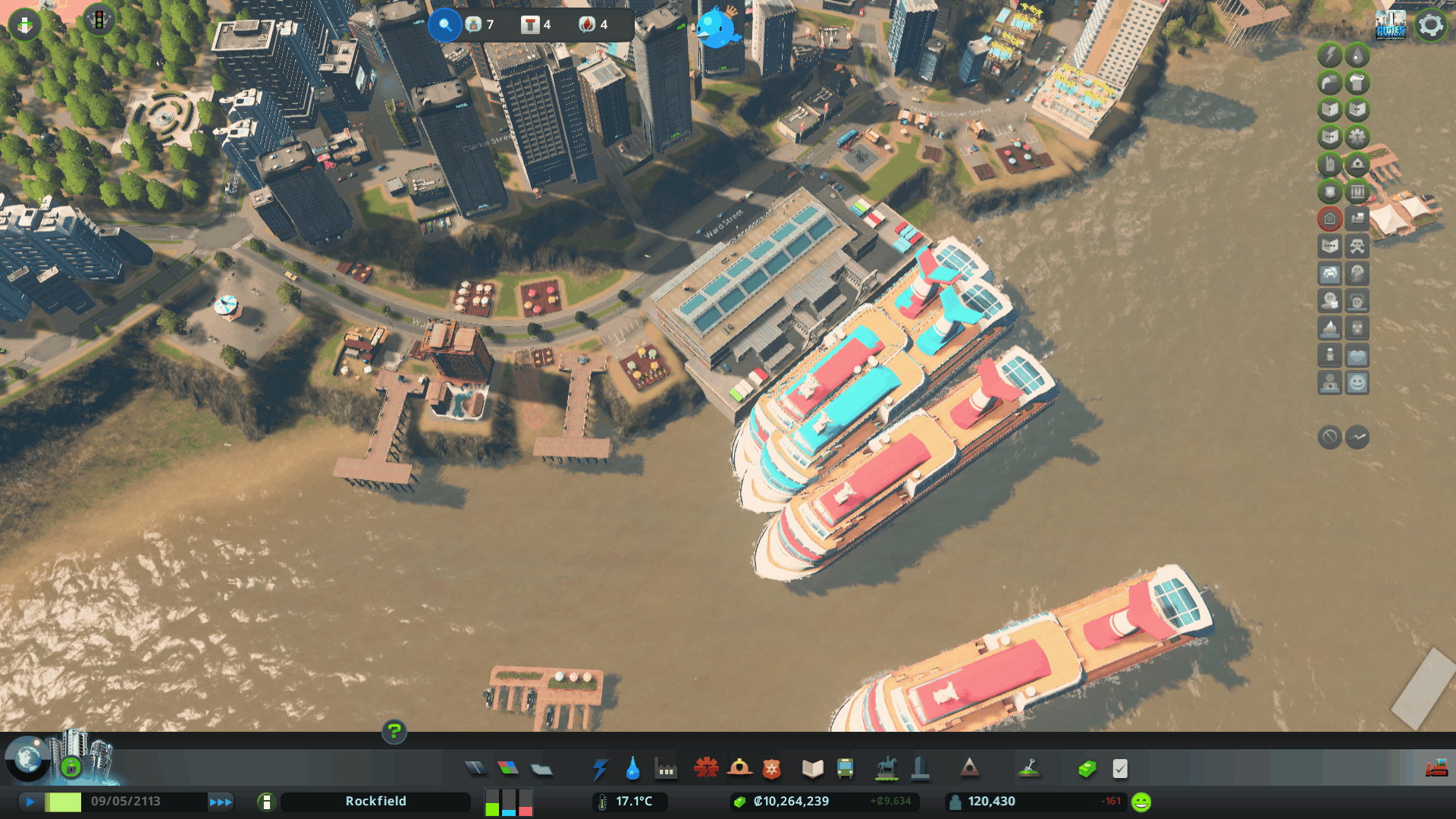
Task: Open the gear options menu
Action: click(1430, 25)
